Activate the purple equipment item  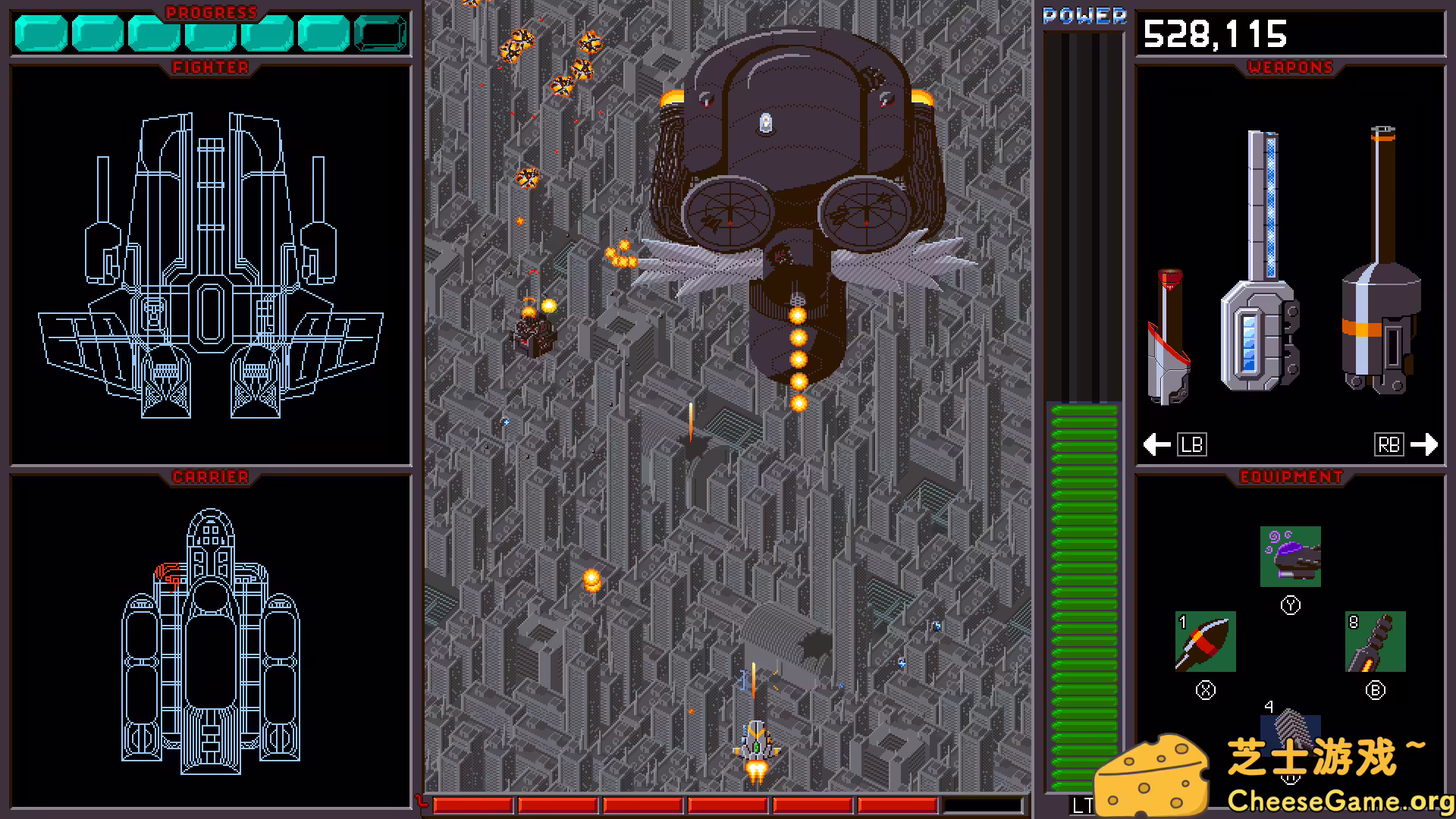(x=1290, y=557)
